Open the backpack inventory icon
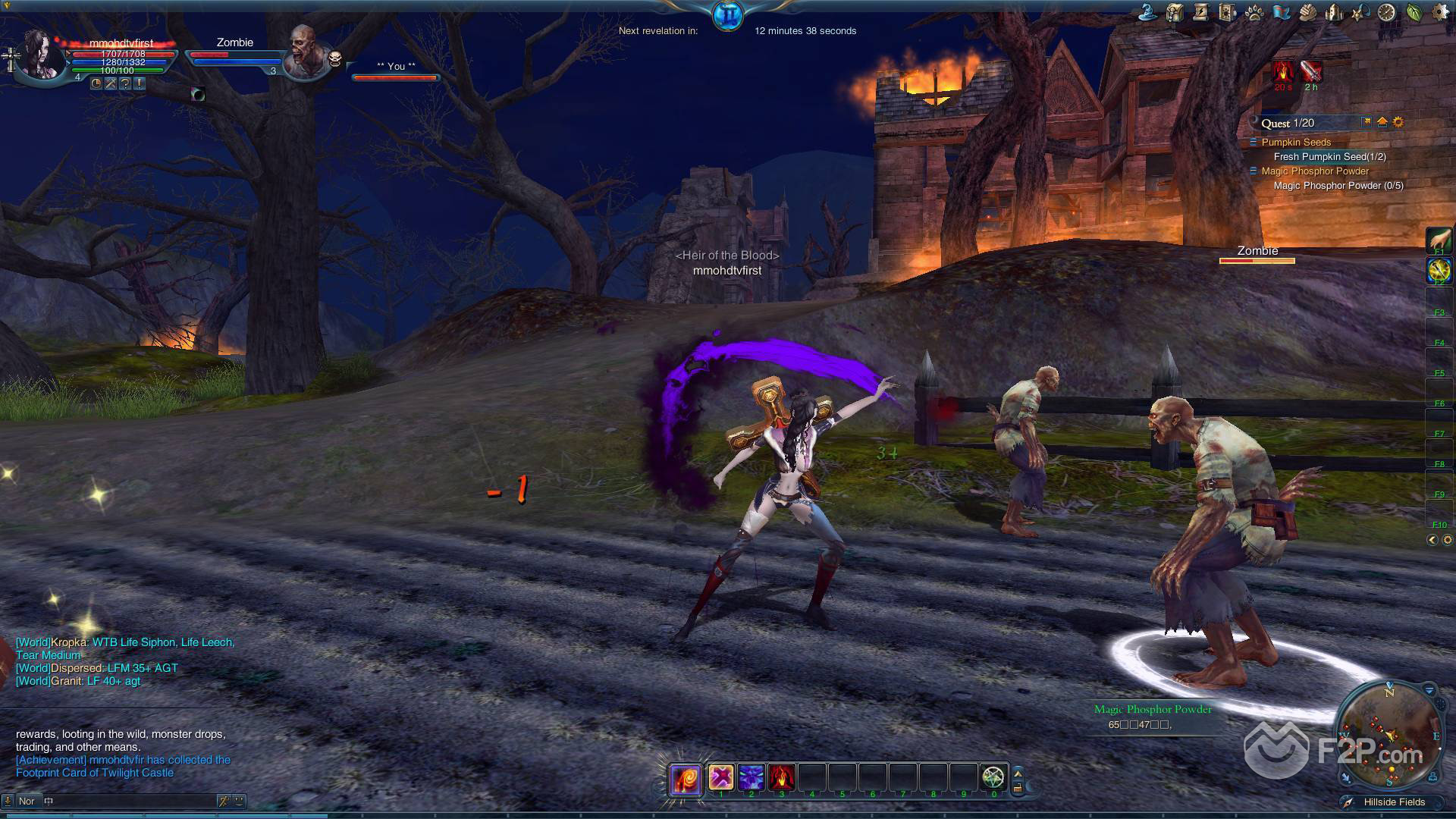The height and width of the screenshot is (819, 1456). click(x=1175, y=12)
